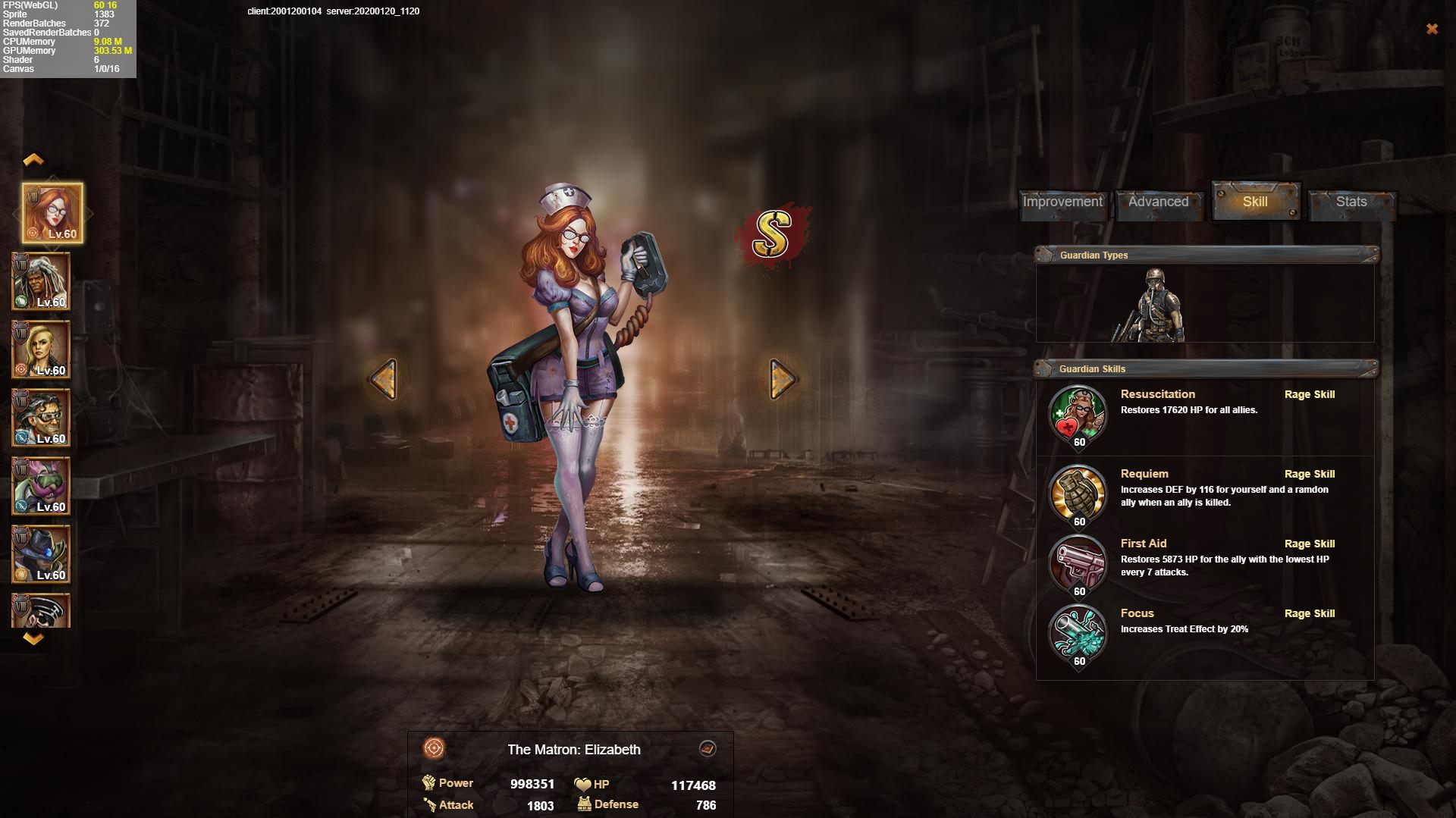Inspect the First Aid pistol skill icon
Image resolution: width=1456 pixels, height=818 pixels.
[1078, 563]
